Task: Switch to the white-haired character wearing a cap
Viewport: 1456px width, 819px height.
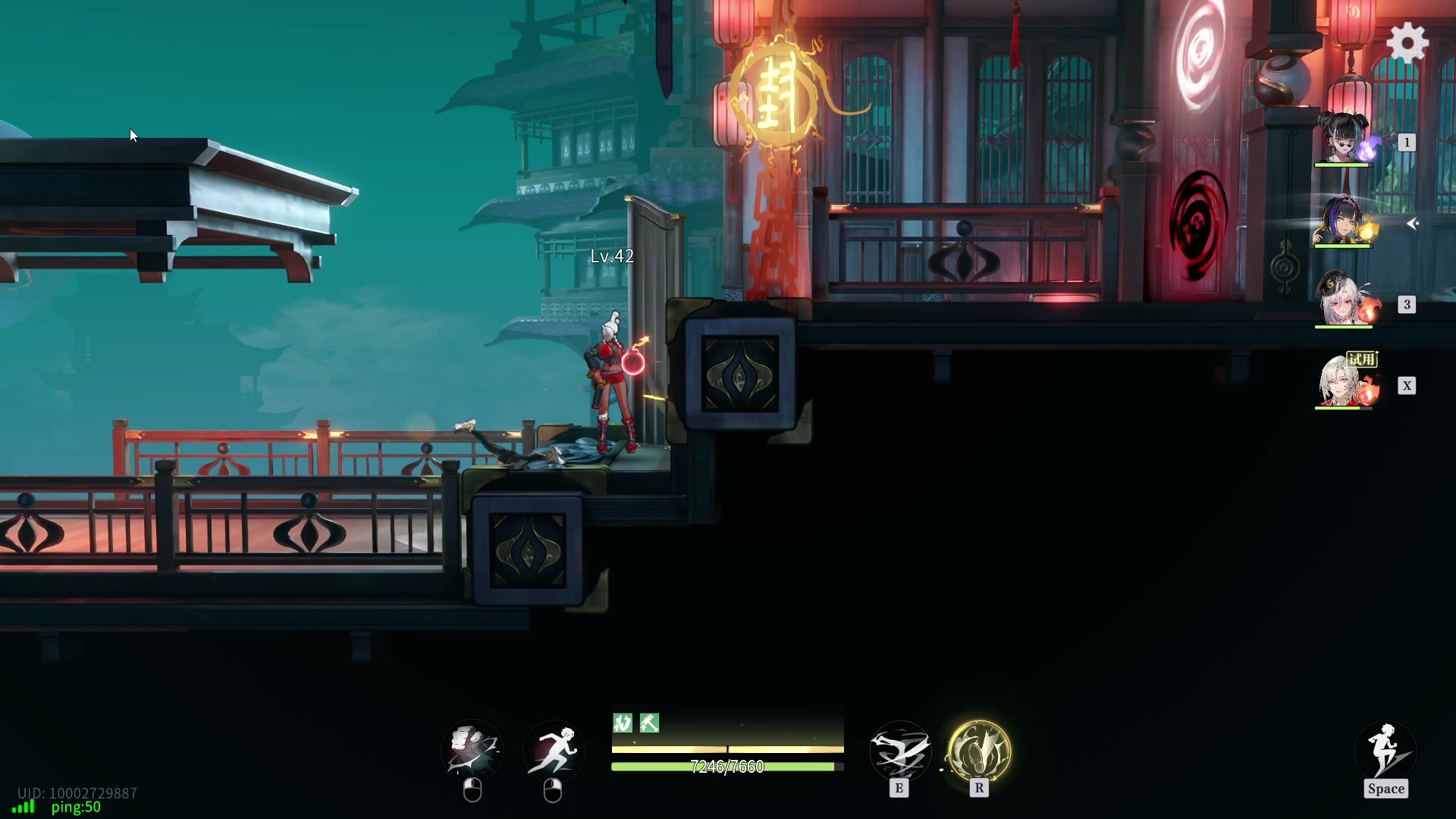Action: tap(1344, 300)
